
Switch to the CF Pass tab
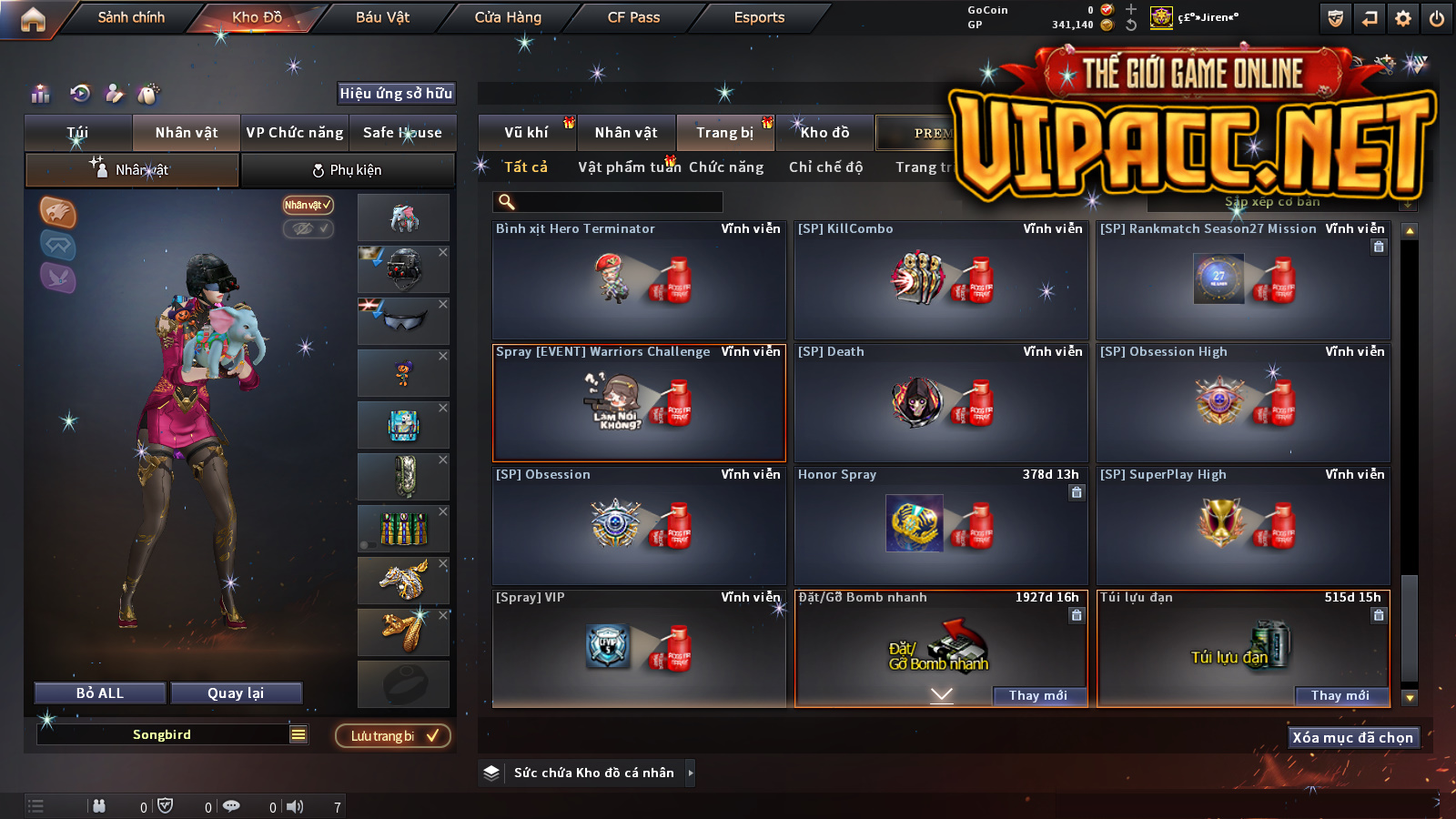(x=633, y=17)
